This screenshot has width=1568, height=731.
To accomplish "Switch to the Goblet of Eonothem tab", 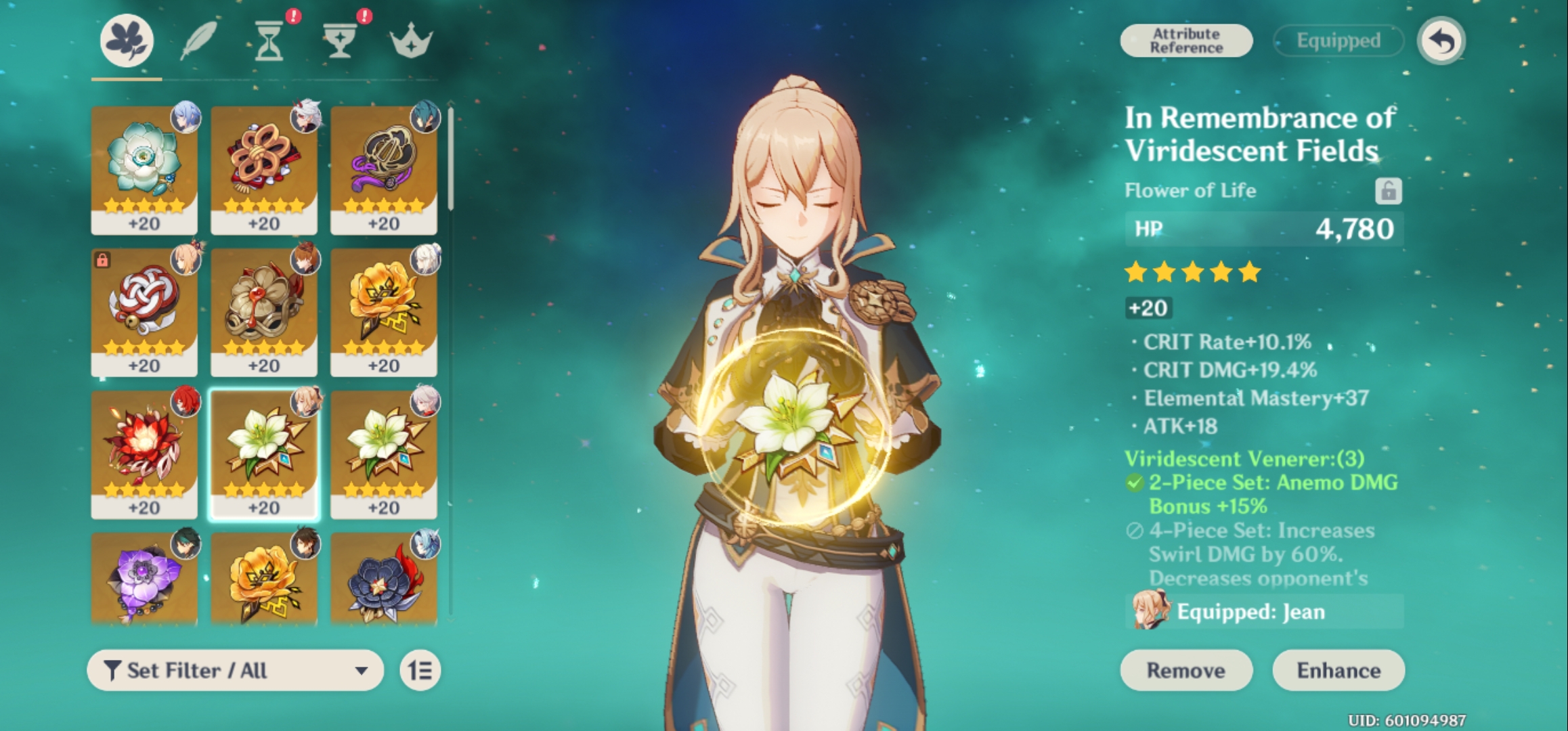I will (x=339, y=42).
